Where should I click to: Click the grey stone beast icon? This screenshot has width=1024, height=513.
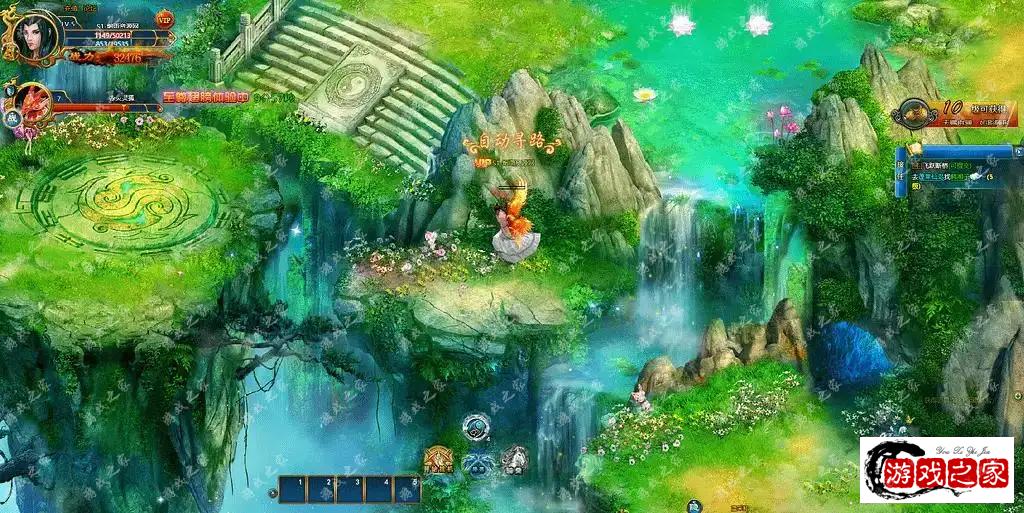tap(514, 460)
